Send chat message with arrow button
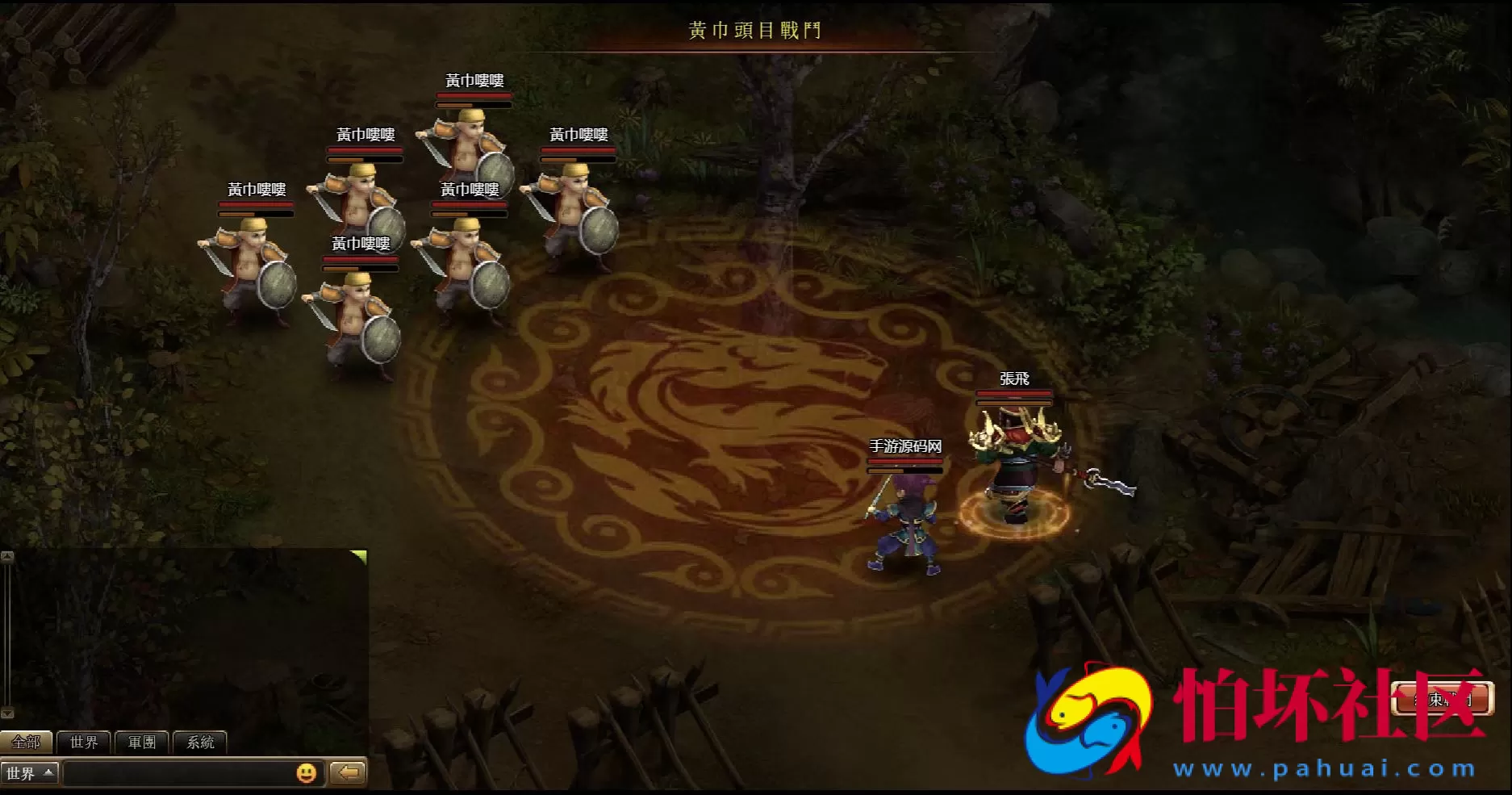Image resolution: width=1512 pixels, height=795 pixels. (349, 773)
